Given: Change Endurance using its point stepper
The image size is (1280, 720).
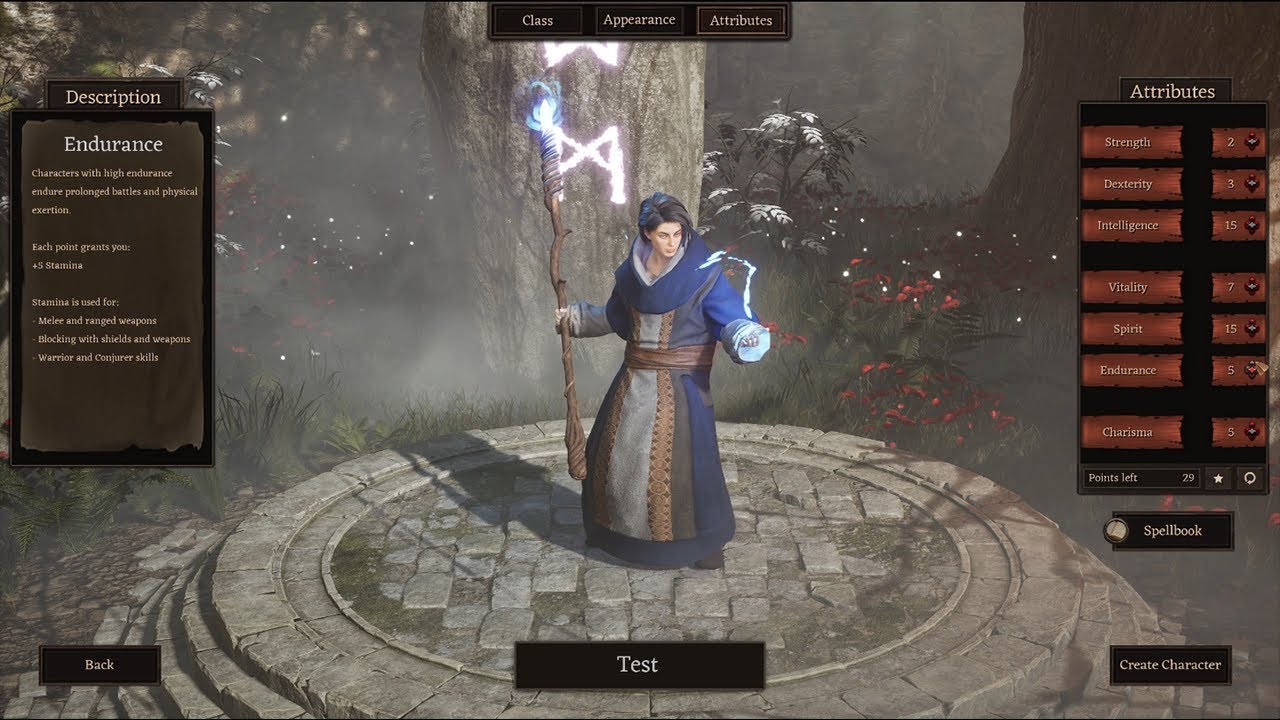Looking at the screenshot, I should [x=1251, y=370].
